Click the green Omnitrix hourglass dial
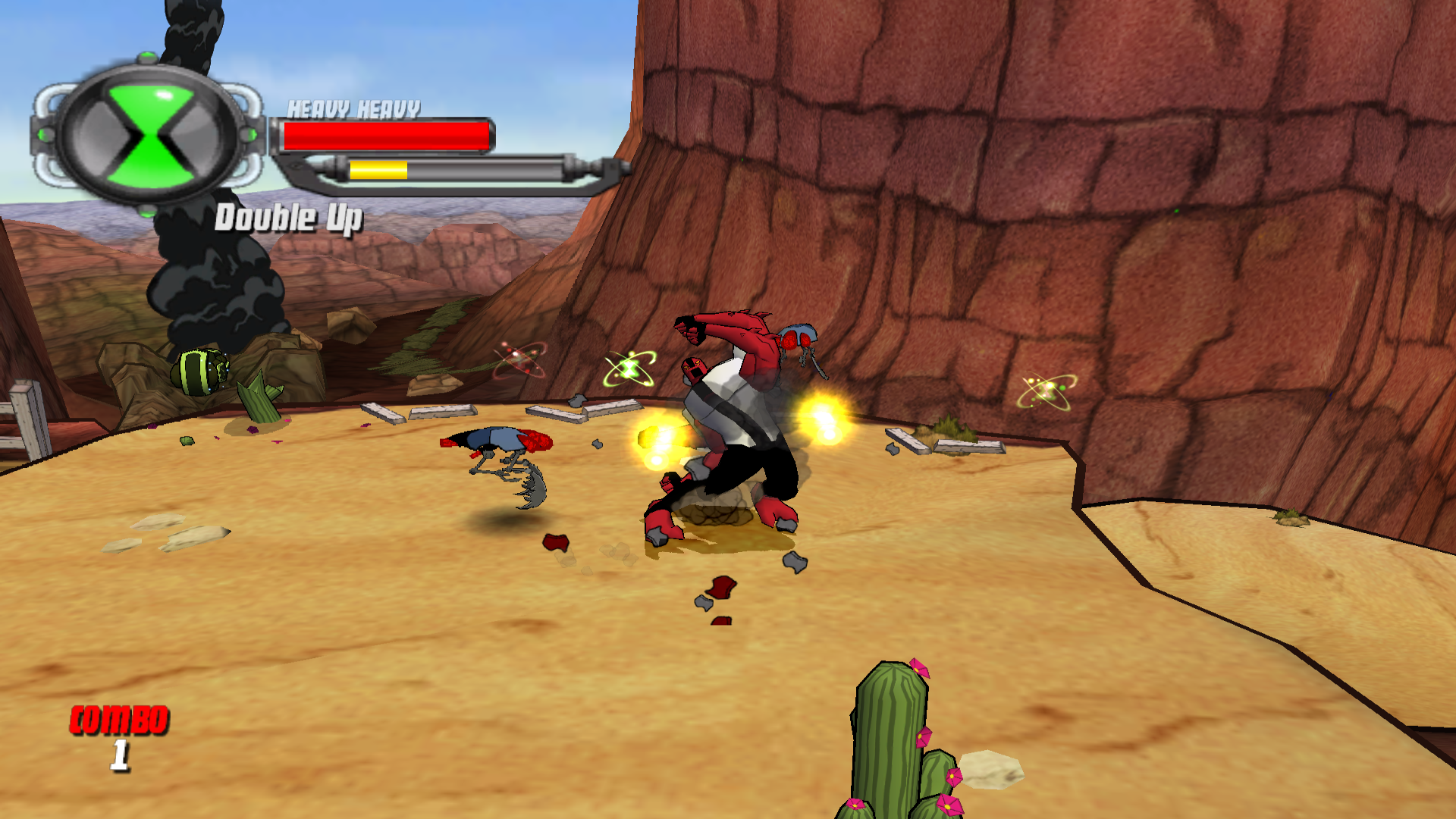 tap(149, 136)
